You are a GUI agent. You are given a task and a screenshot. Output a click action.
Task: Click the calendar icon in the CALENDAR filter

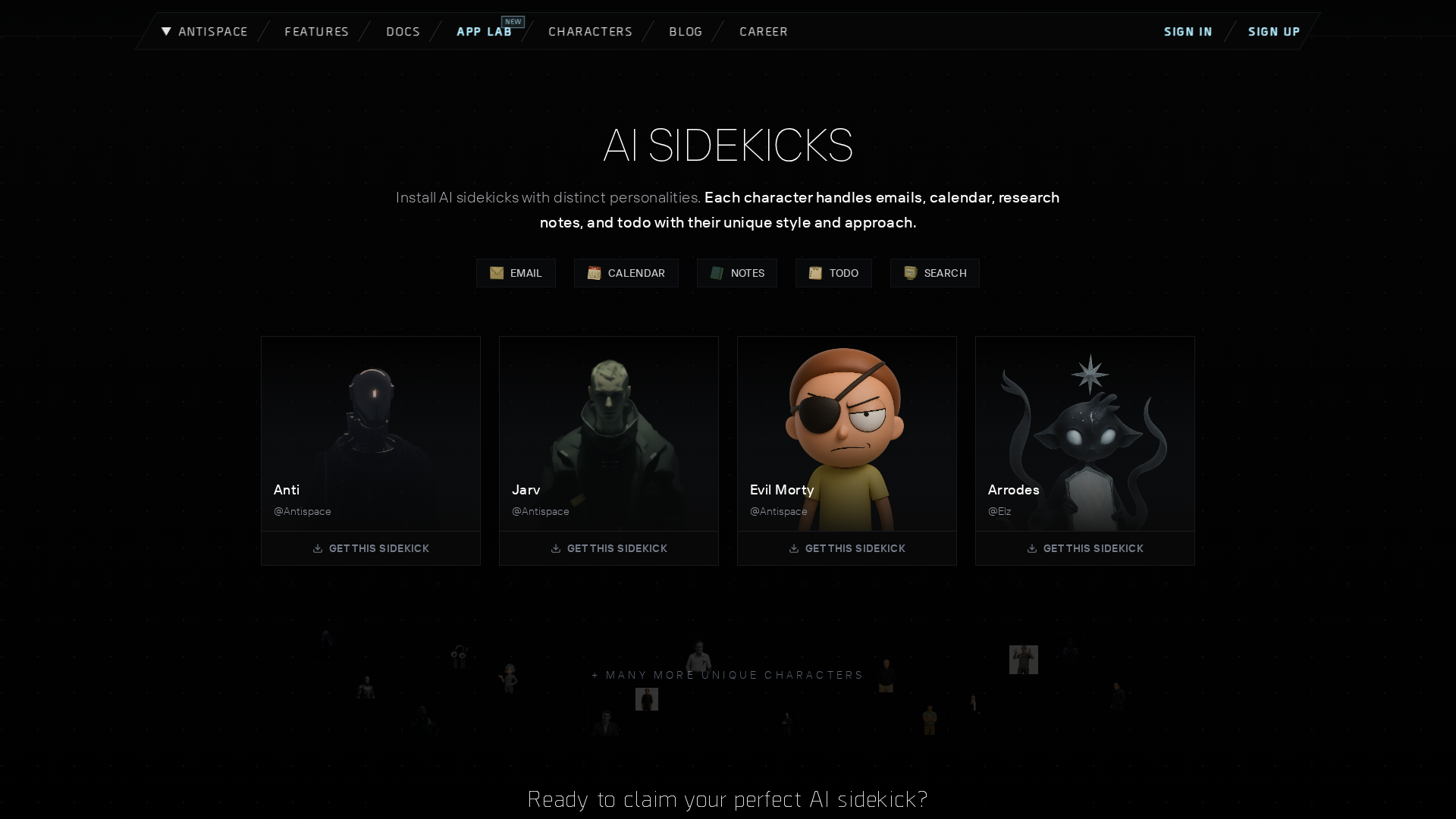[x=595, y=273]
